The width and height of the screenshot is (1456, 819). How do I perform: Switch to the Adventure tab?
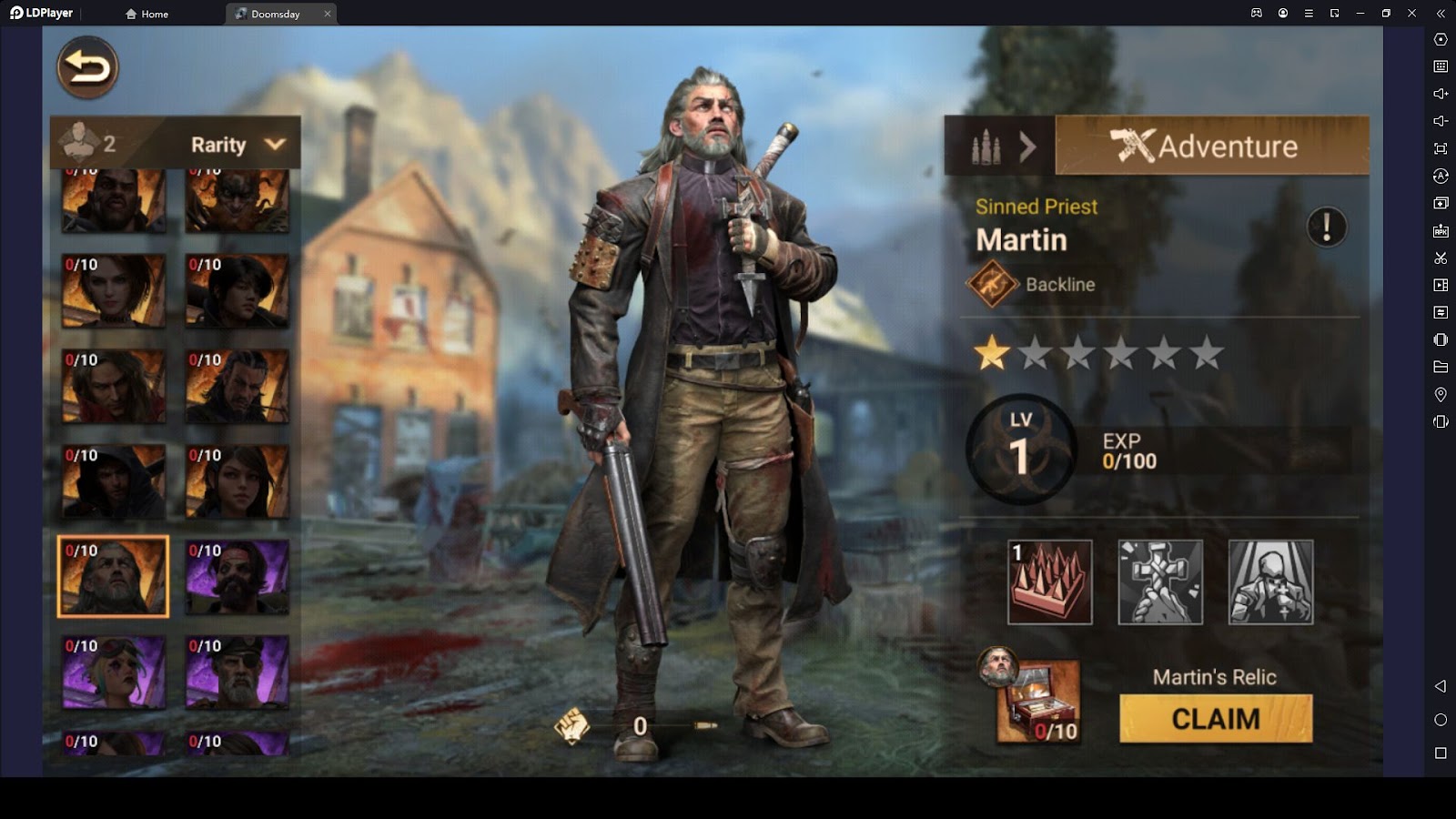pyautogui.click(x=1211, y=146)
